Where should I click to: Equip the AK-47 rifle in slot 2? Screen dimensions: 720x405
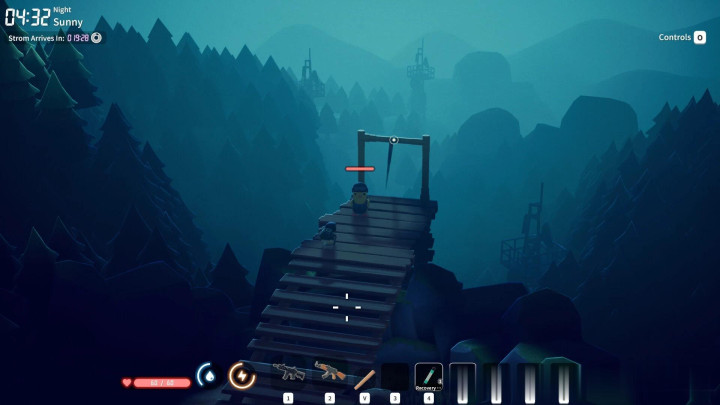click(329, 373)
